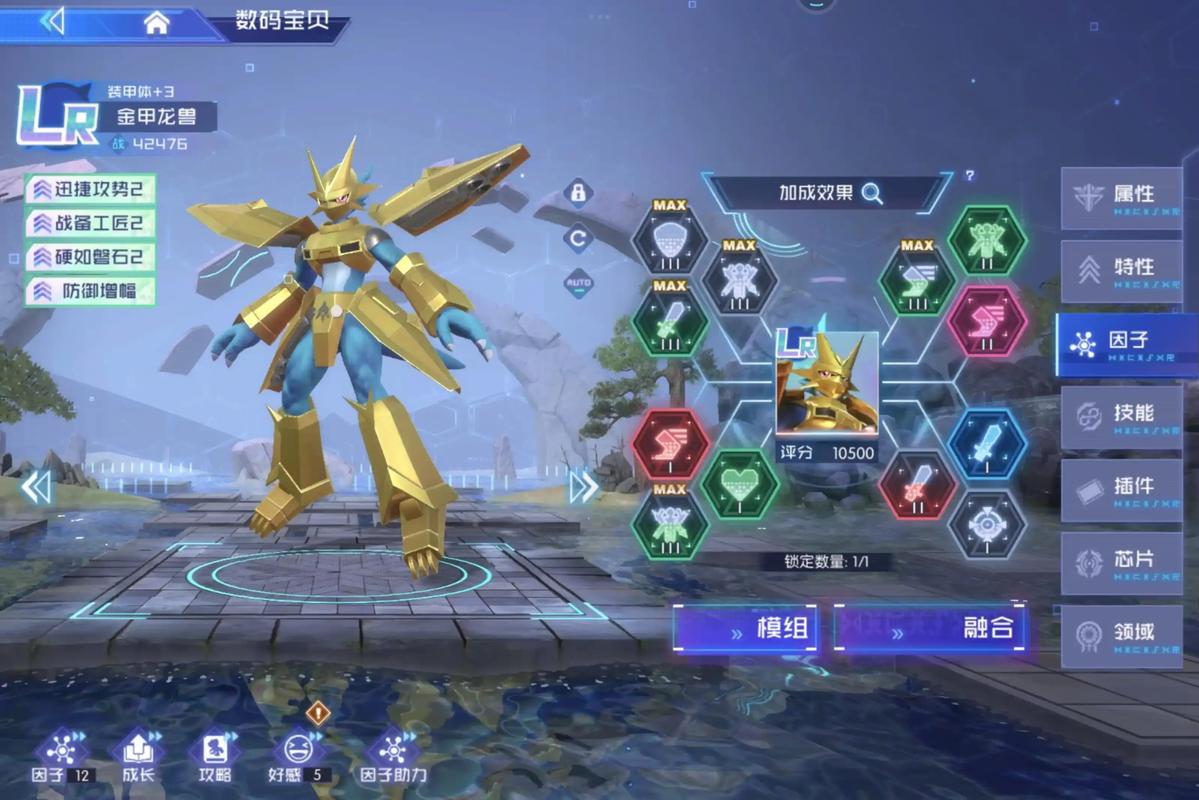This screenshot has width=1199, height=800.
Task: View the 迅捷攻势2 trait
Action: click(x=91, y=189)
